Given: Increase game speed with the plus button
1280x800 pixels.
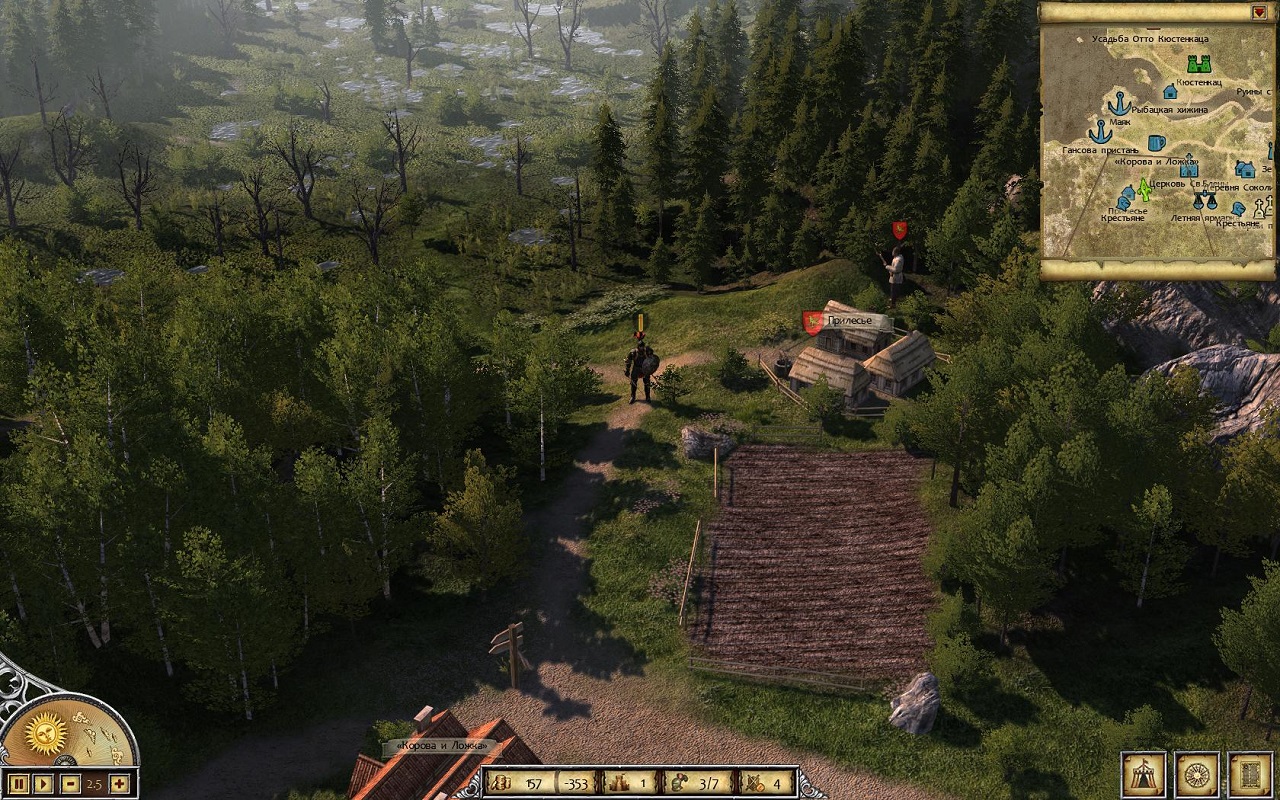Looking at the screenshot, I should click(119, 783).
